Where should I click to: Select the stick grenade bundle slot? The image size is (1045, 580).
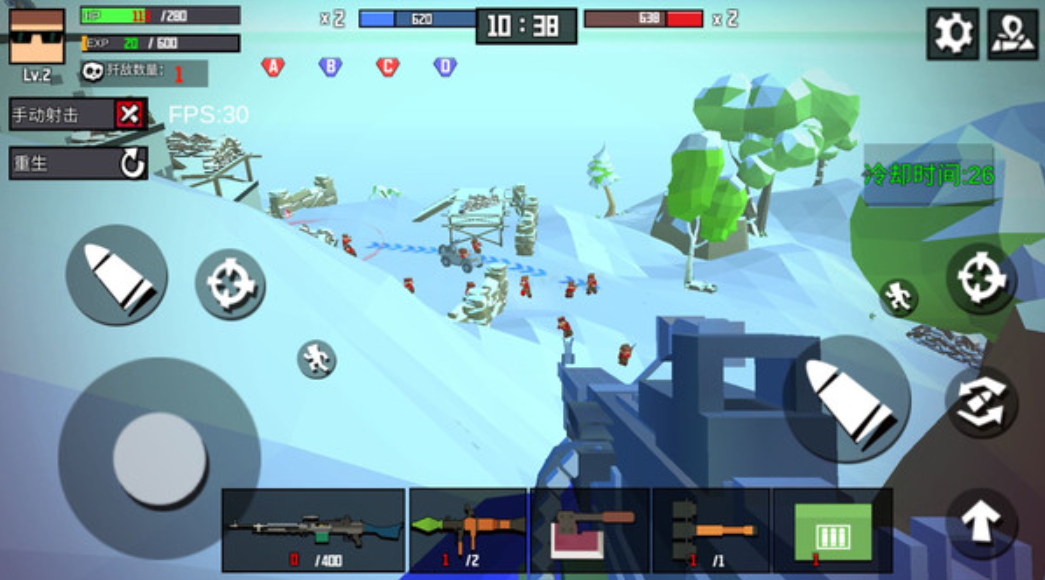point(711,530)
